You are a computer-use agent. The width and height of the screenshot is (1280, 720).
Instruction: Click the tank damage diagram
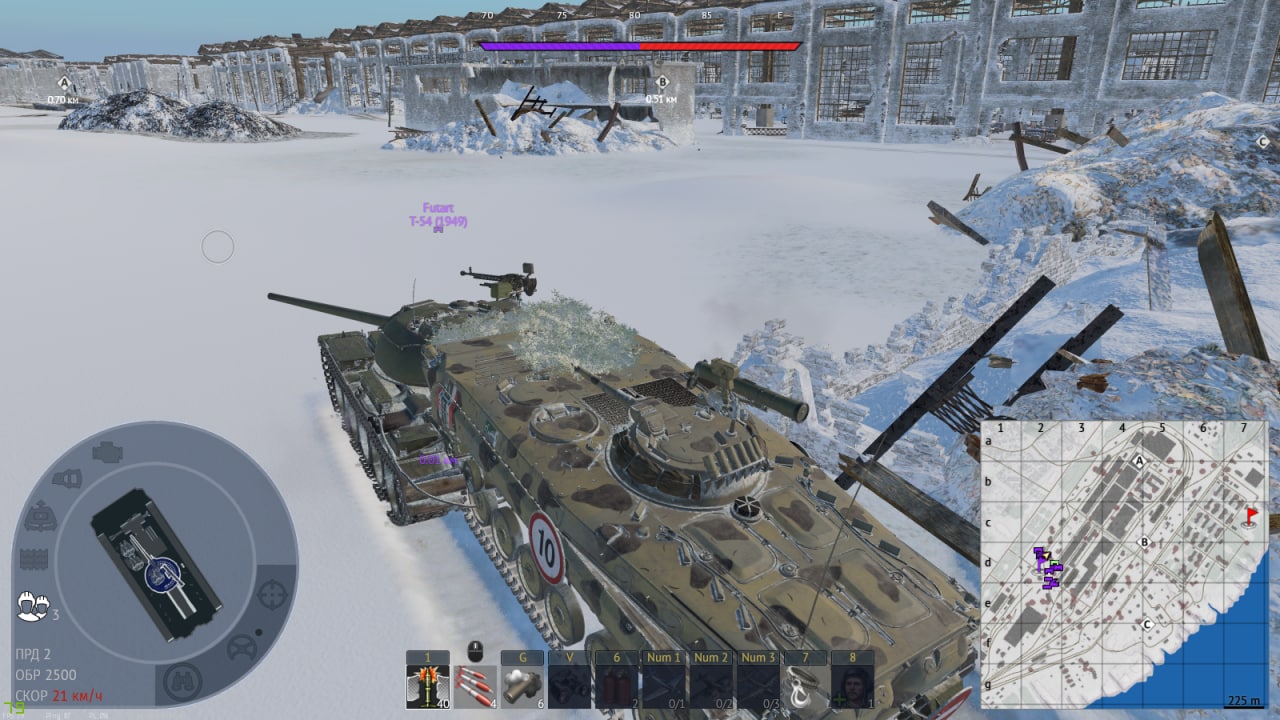tap(156, 564)
